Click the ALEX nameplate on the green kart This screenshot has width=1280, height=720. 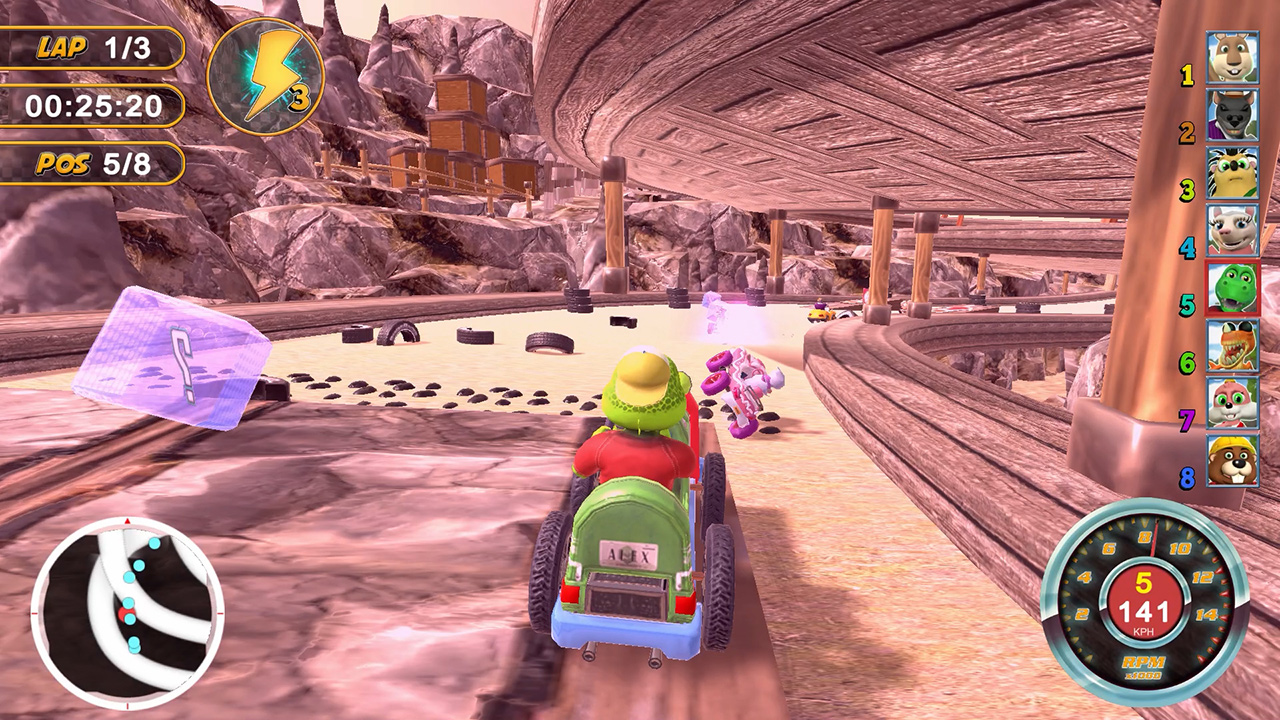(629, 553)
